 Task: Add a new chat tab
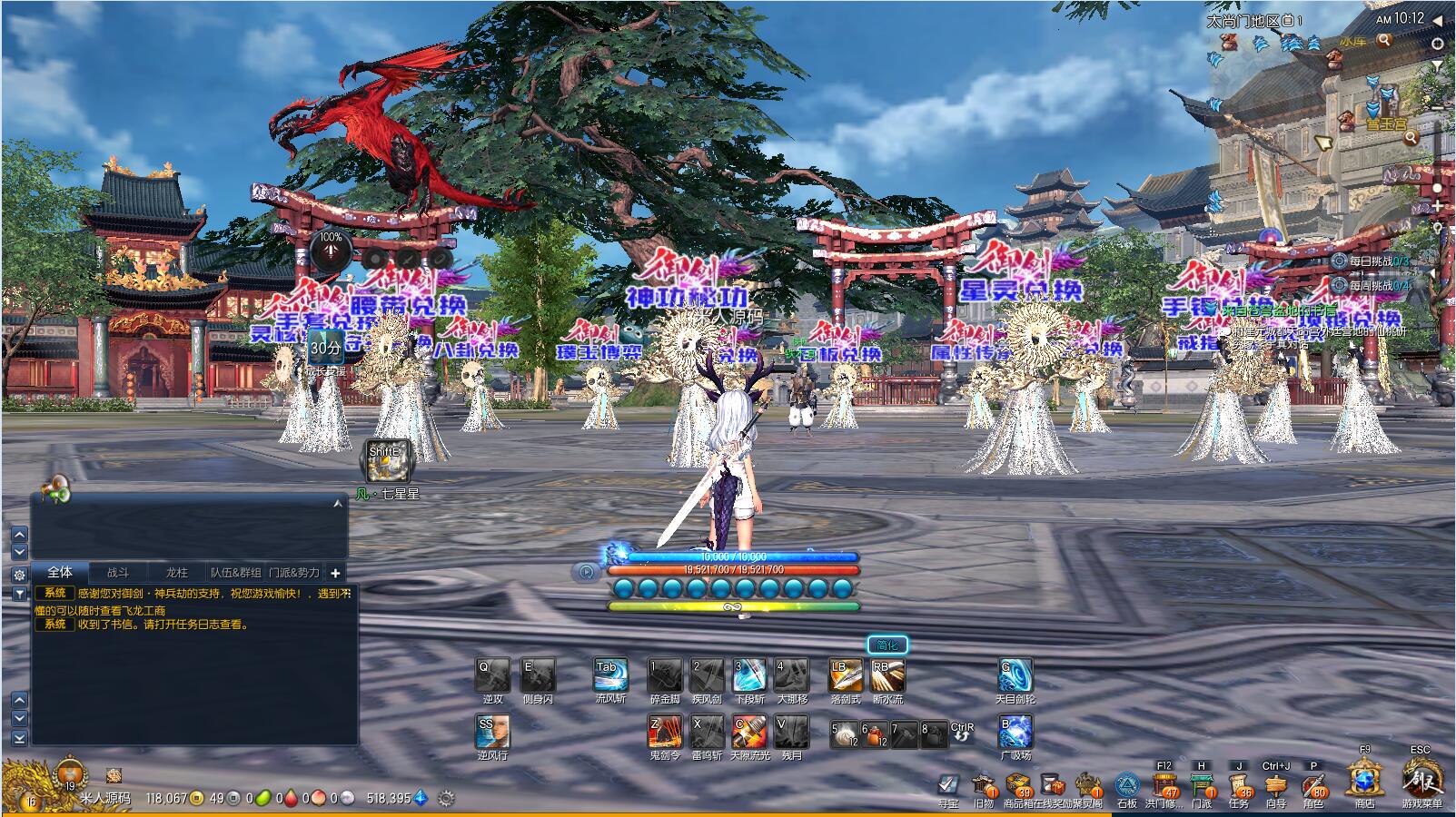(x=335, y=573)
